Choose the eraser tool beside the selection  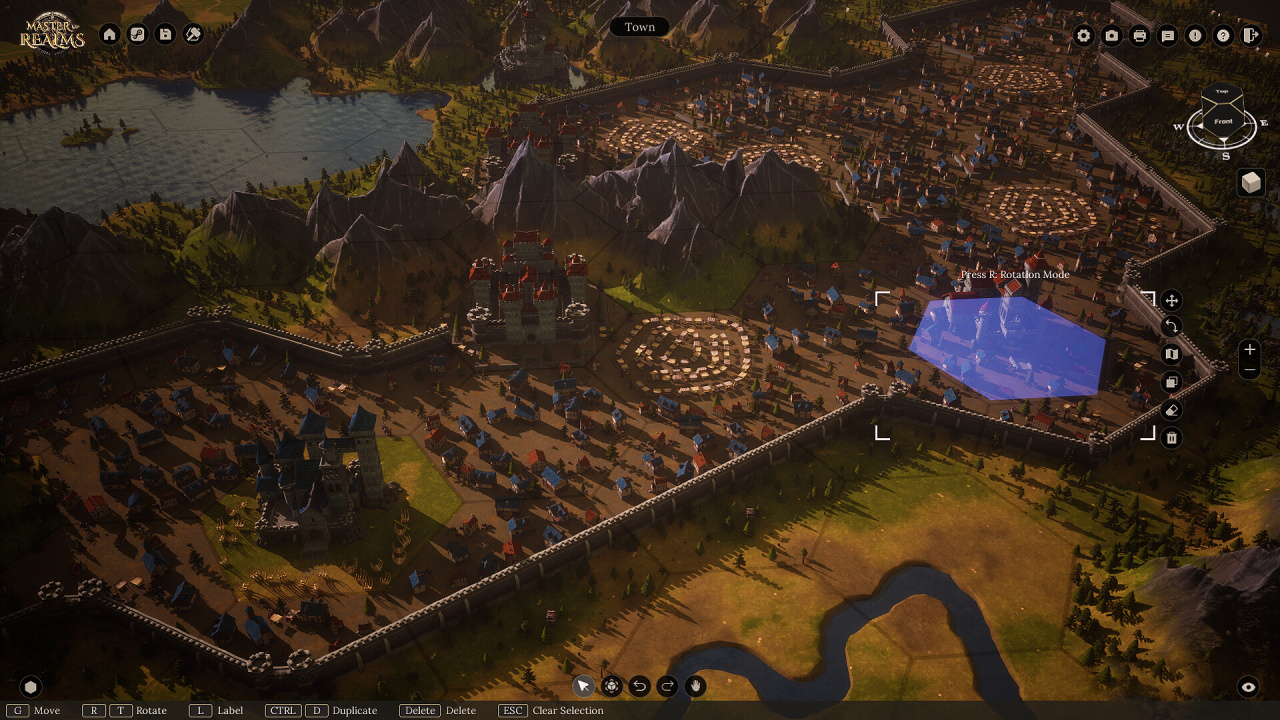(x=1172, y=410)
